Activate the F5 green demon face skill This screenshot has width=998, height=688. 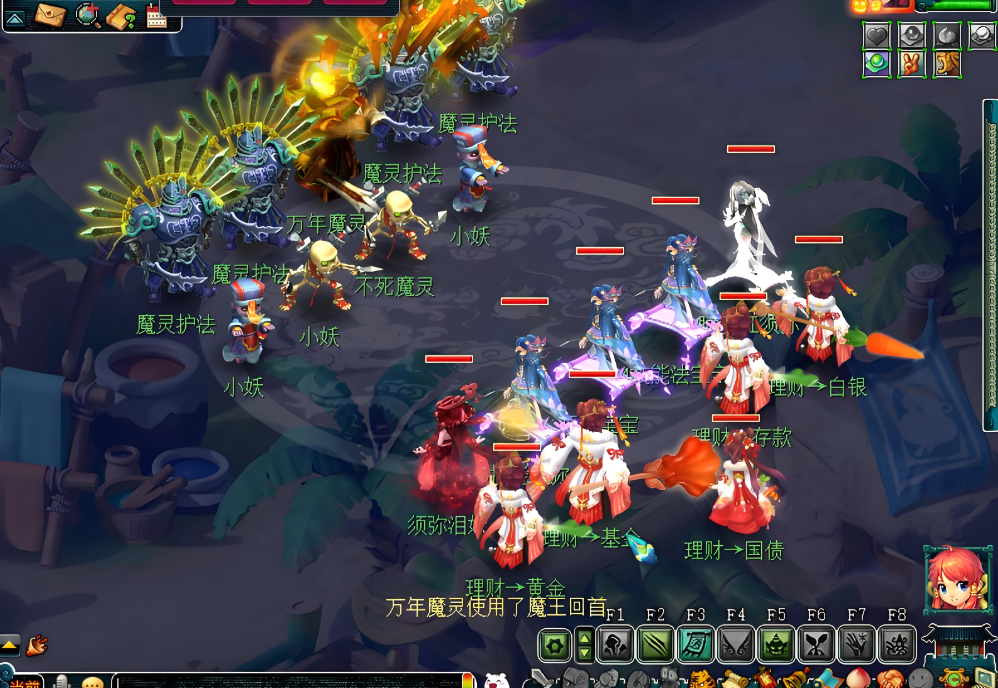(x=776, y=645)
